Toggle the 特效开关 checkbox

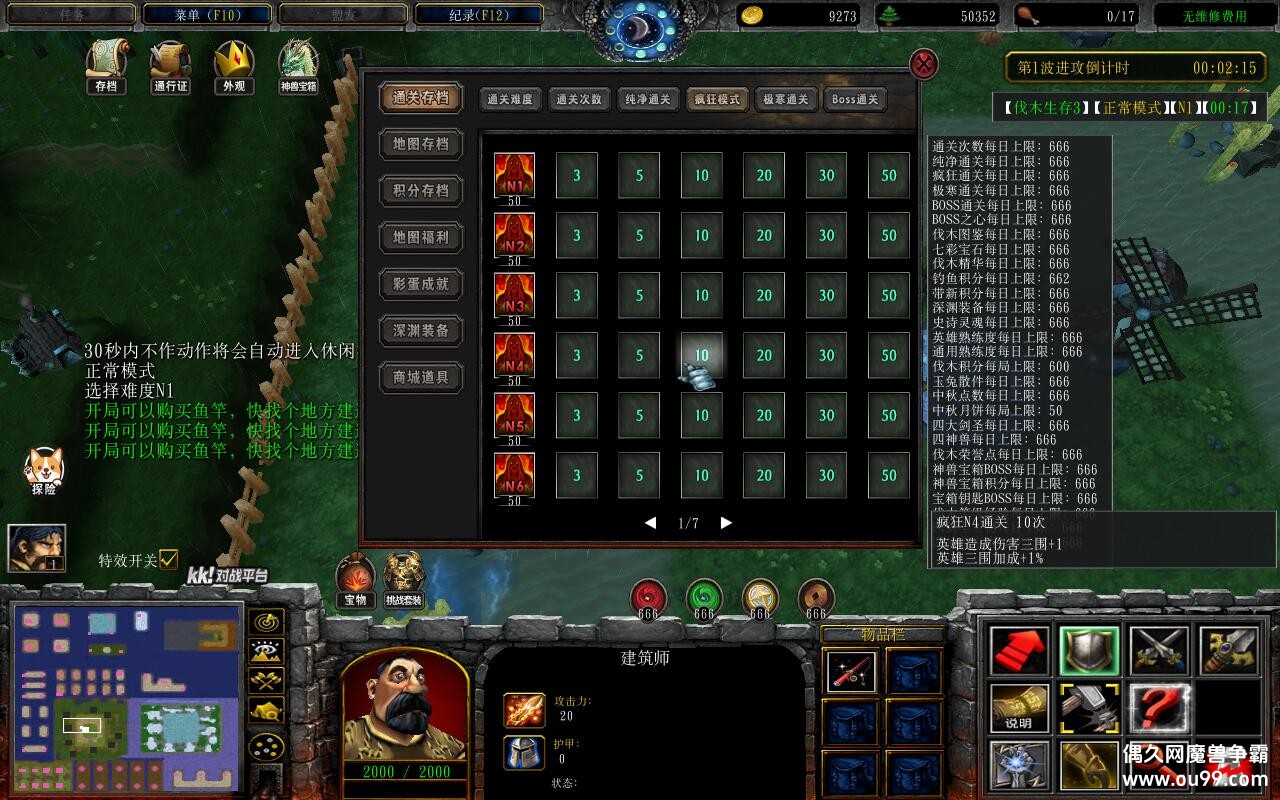(168, 559)
